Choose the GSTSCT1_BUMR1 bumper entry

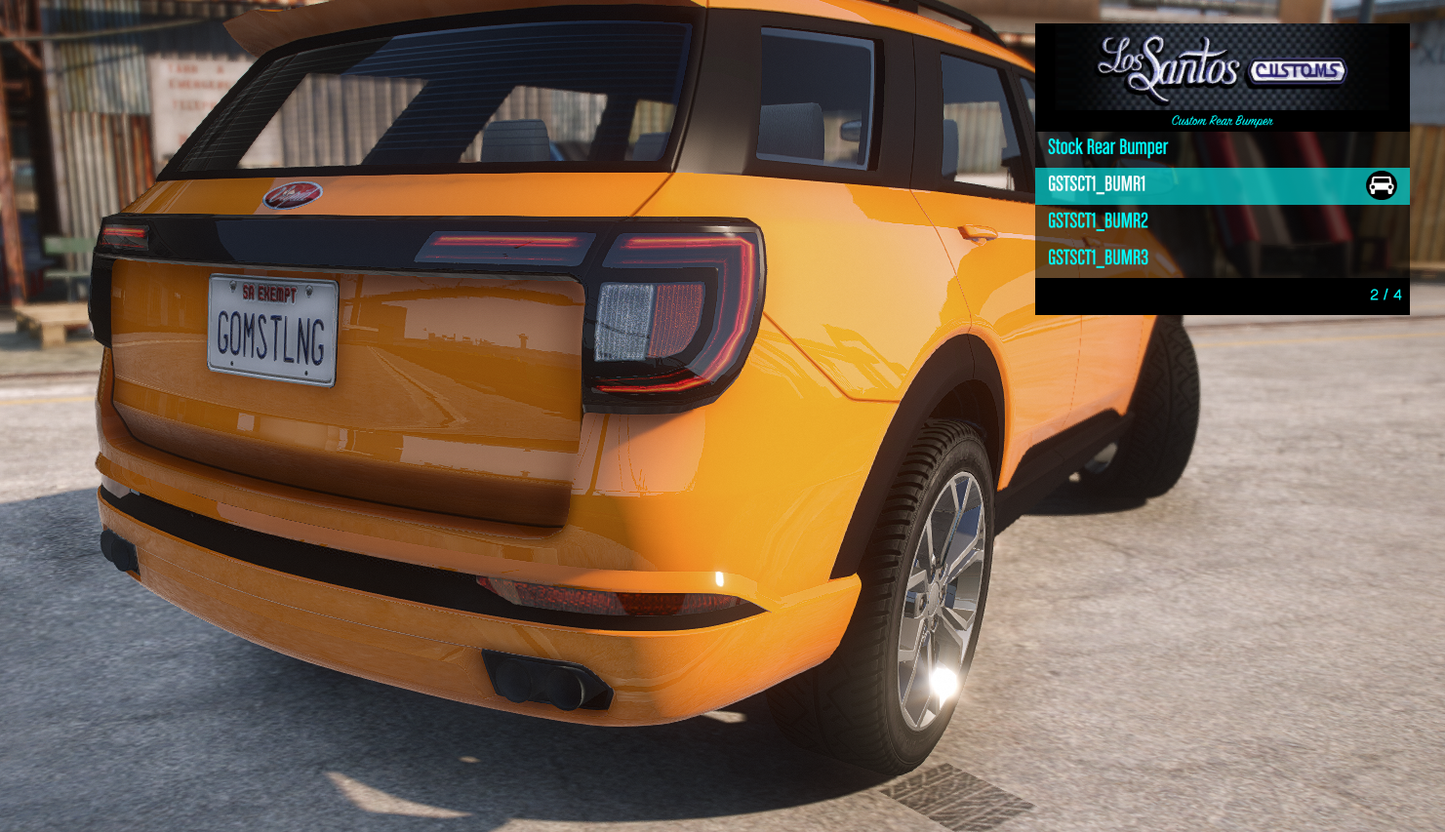click(1097, 185)
